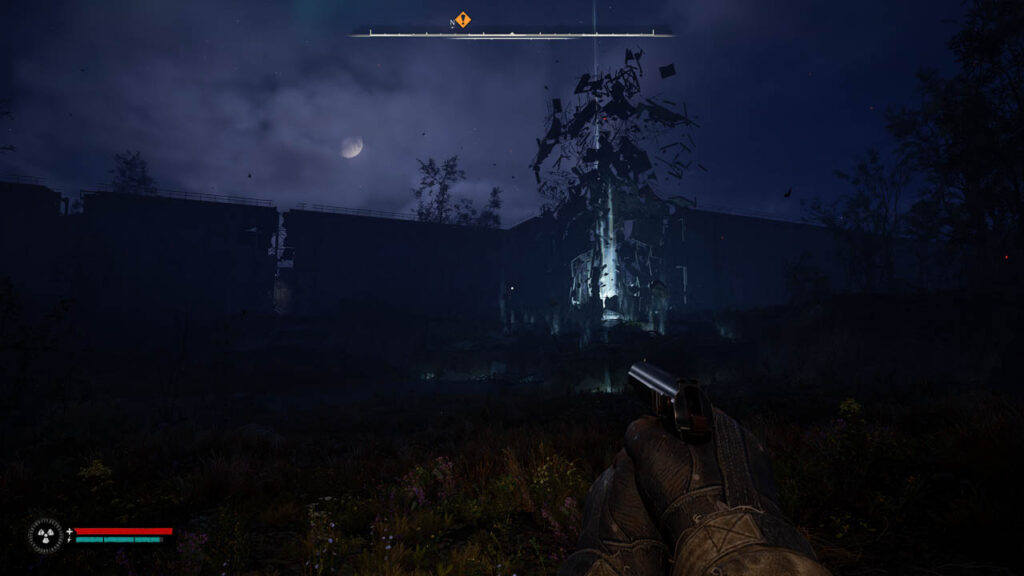
Task: Select the compass bar
Action: pyautogui.click(x=511, y=33)
